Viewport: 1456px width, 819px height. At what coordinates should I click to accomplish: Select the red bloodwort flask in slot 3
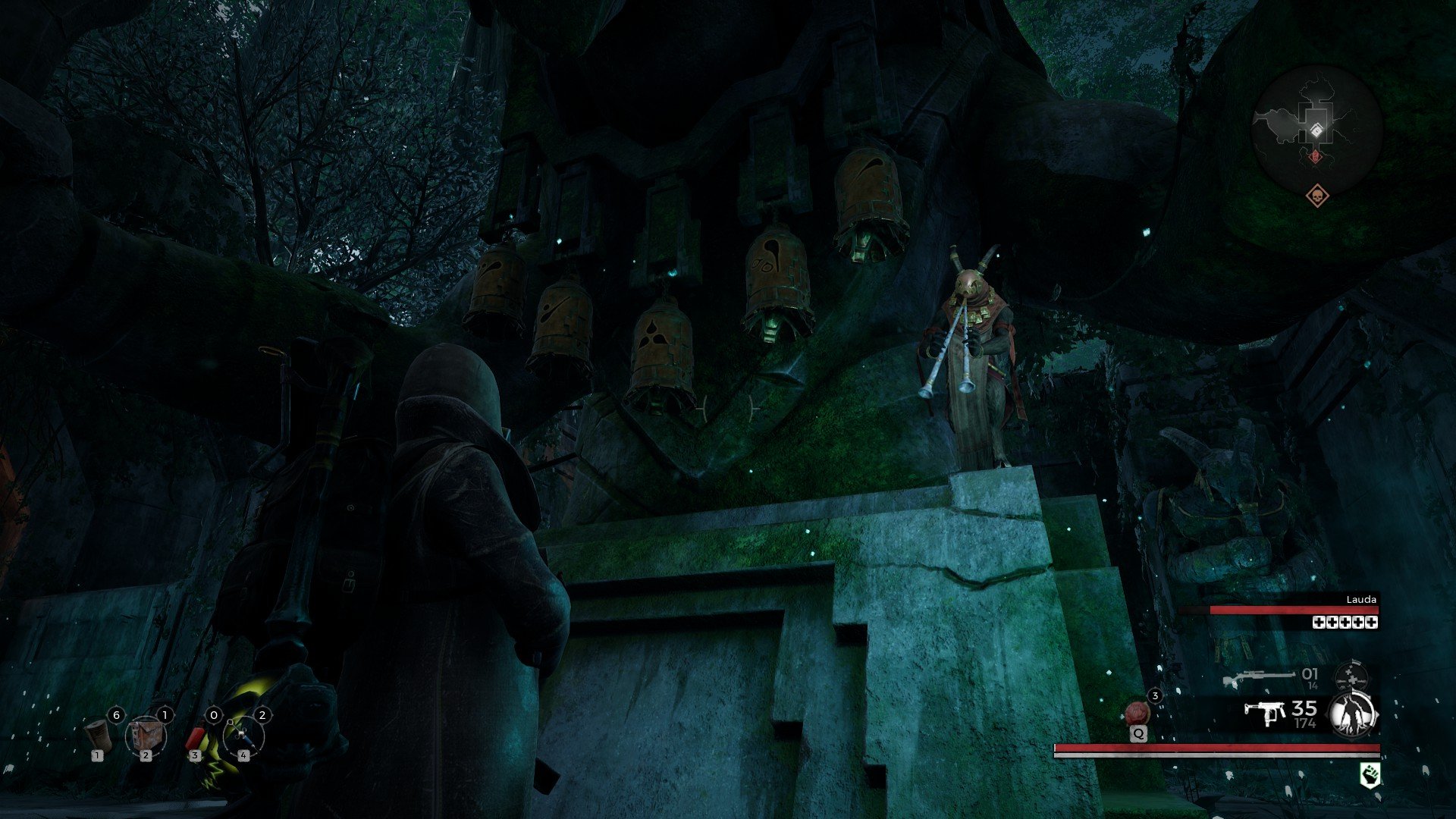[196, 737]
